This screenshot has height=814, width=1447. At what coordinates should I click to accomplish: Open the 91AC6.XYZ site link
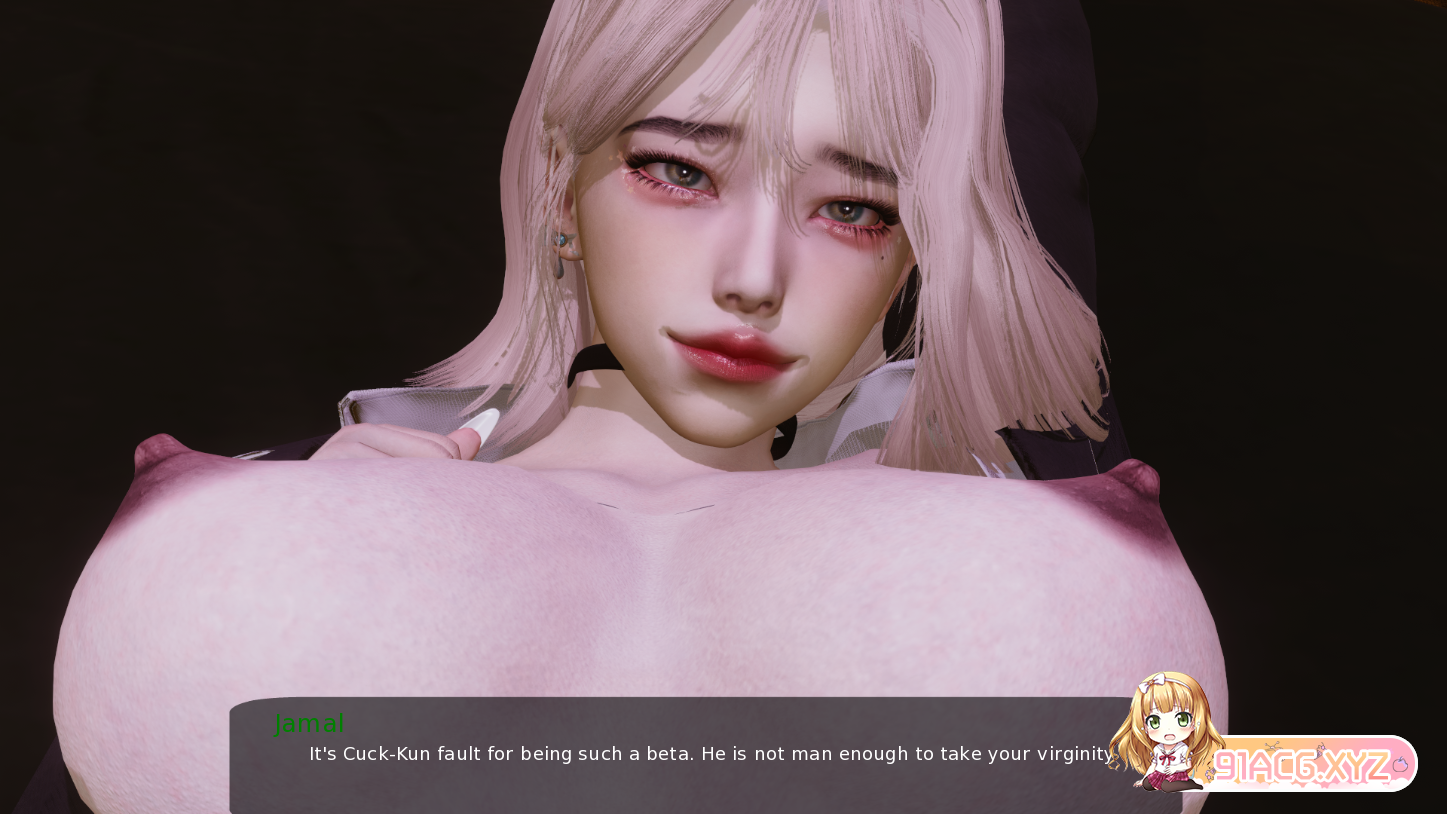(x=1300, y=767)
